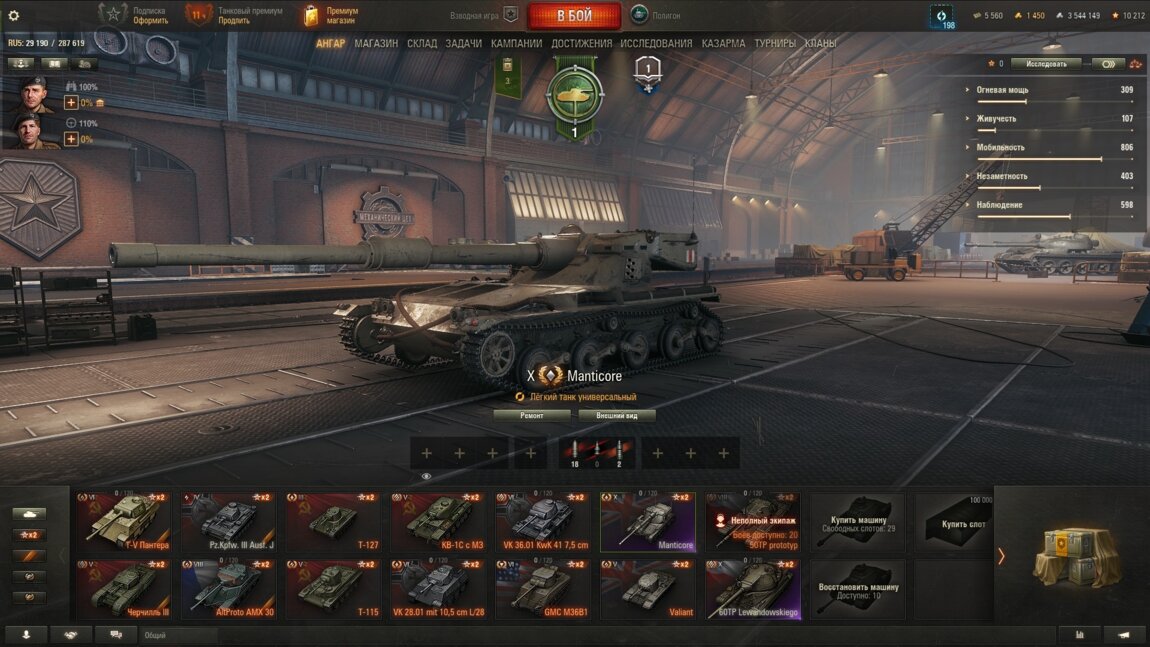Image resolution: width=1150 pixels, height=647 pixels.
Task: Open the settings gear menu
Action: click(x=14, y=15)
